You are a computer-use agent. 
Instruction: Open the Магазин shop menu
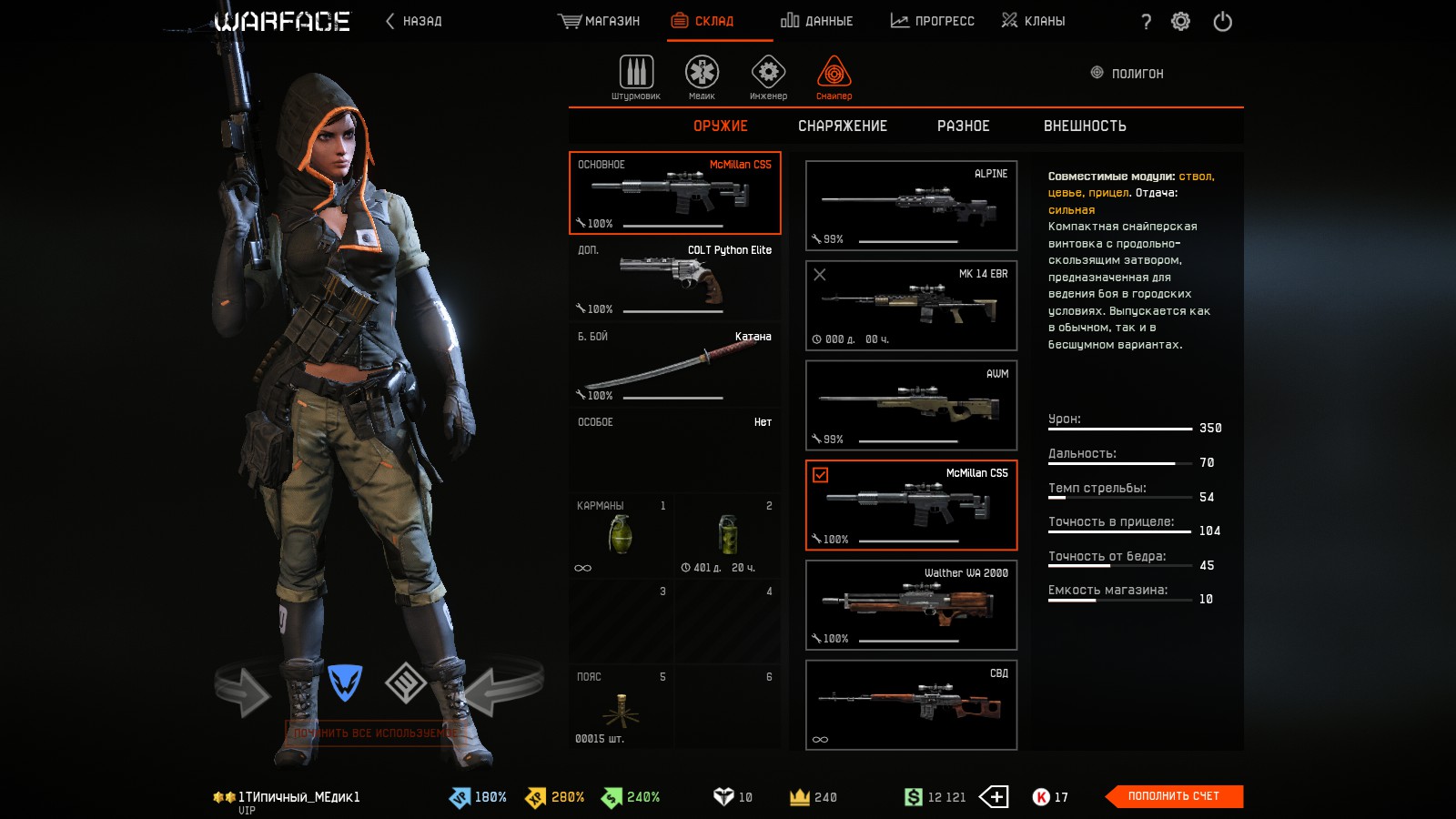tap(599, 21)
